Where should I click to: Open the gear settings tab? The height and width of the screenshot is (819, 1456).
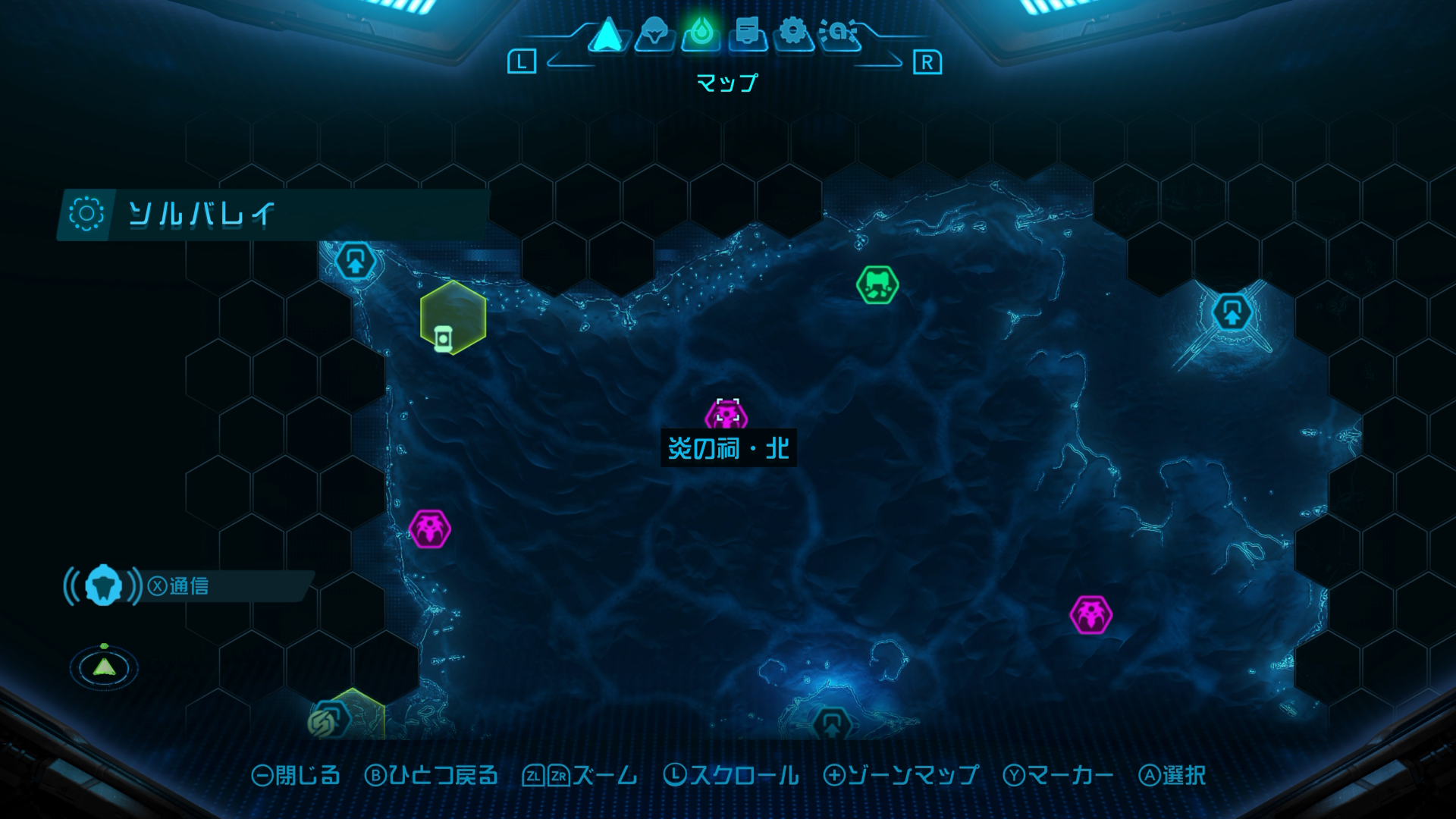pyautogui.click(x=793, y=34)
